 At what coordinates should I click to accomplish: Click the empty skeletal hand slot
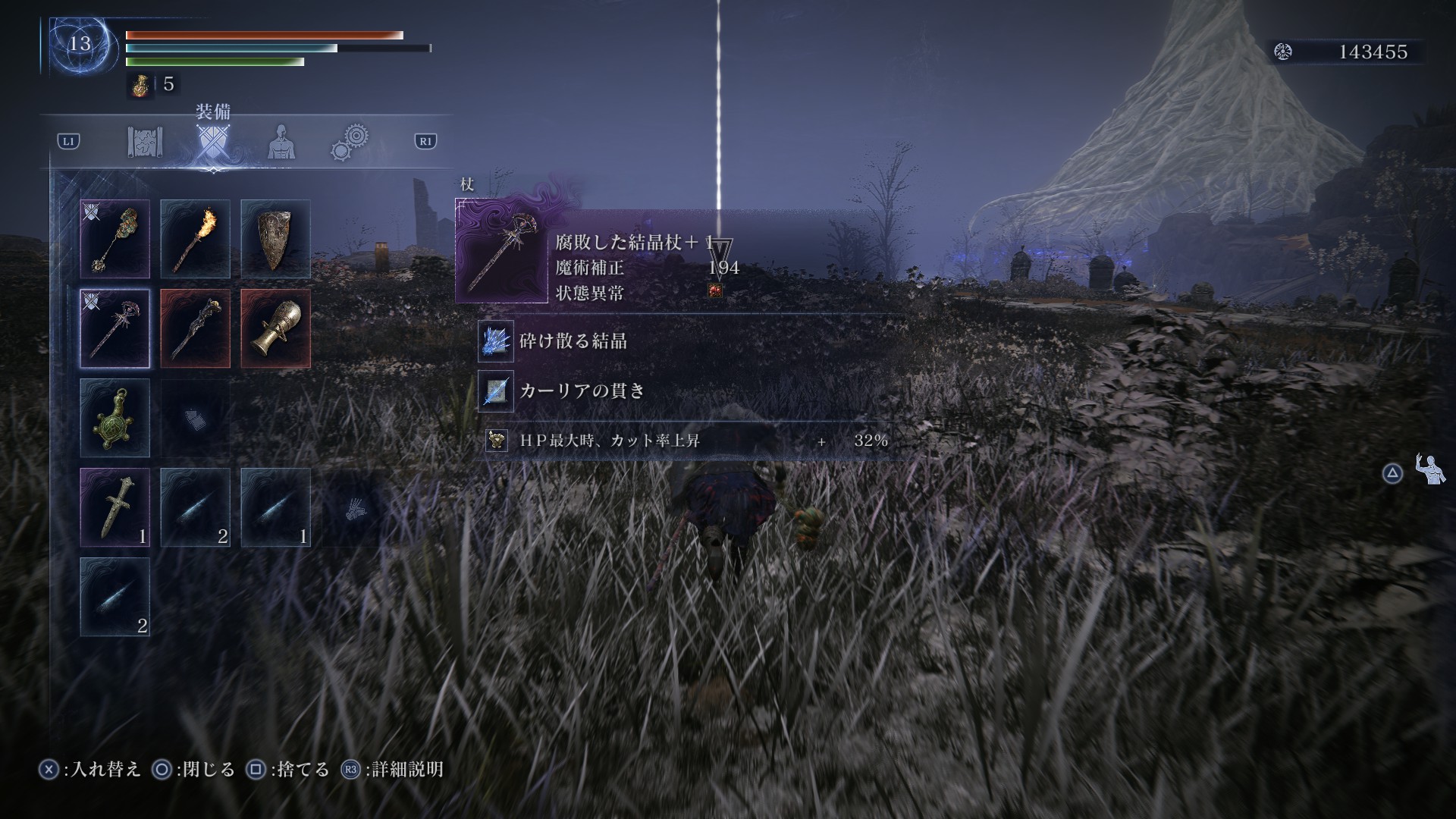[356, 507]
